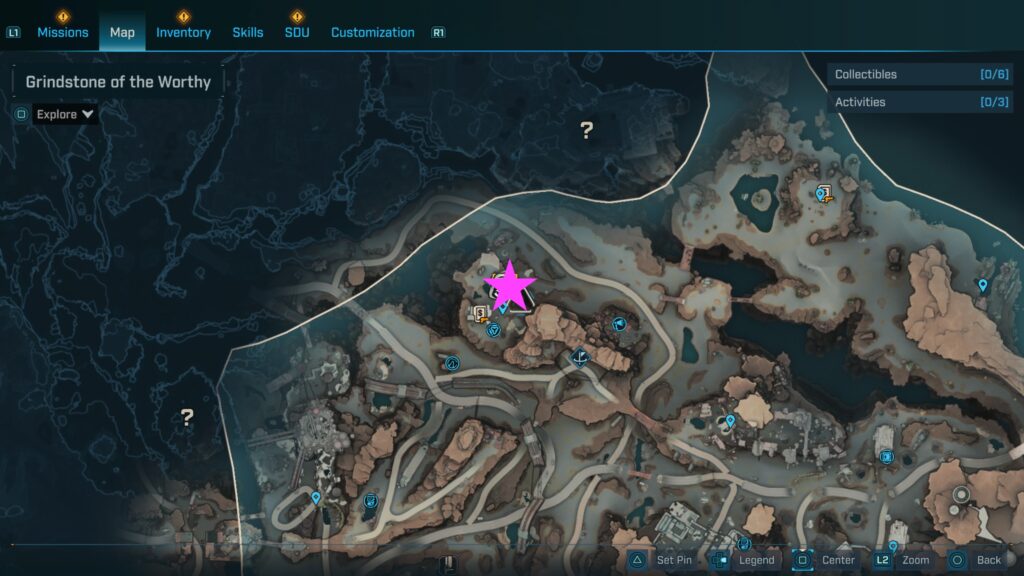The height and width of the screenshot is (576, 1024).
Task: Go to the Skills tab
Action: pyautogui.click(x=248, y=32)
